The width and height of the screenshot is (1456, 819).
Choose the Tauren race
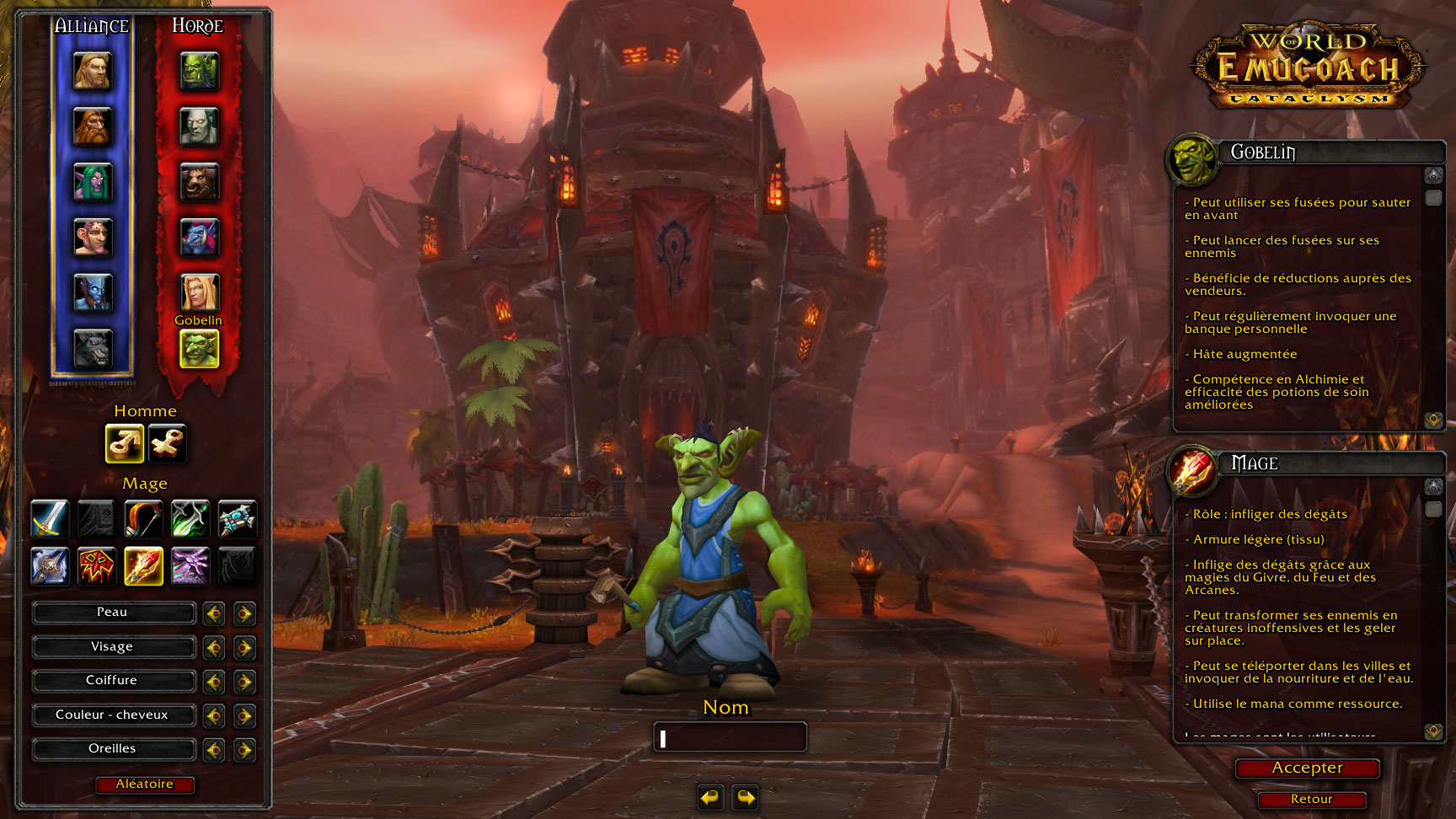(199, 182)
